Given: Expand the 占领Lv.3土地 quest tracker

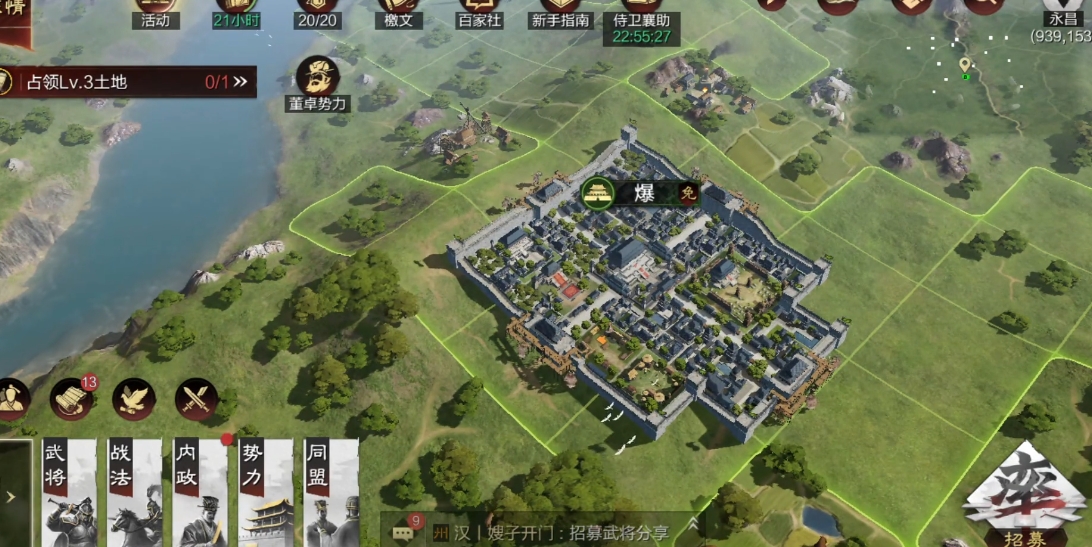Looking at the screenshot, I should pyautogui.click(x=239, y=82).
